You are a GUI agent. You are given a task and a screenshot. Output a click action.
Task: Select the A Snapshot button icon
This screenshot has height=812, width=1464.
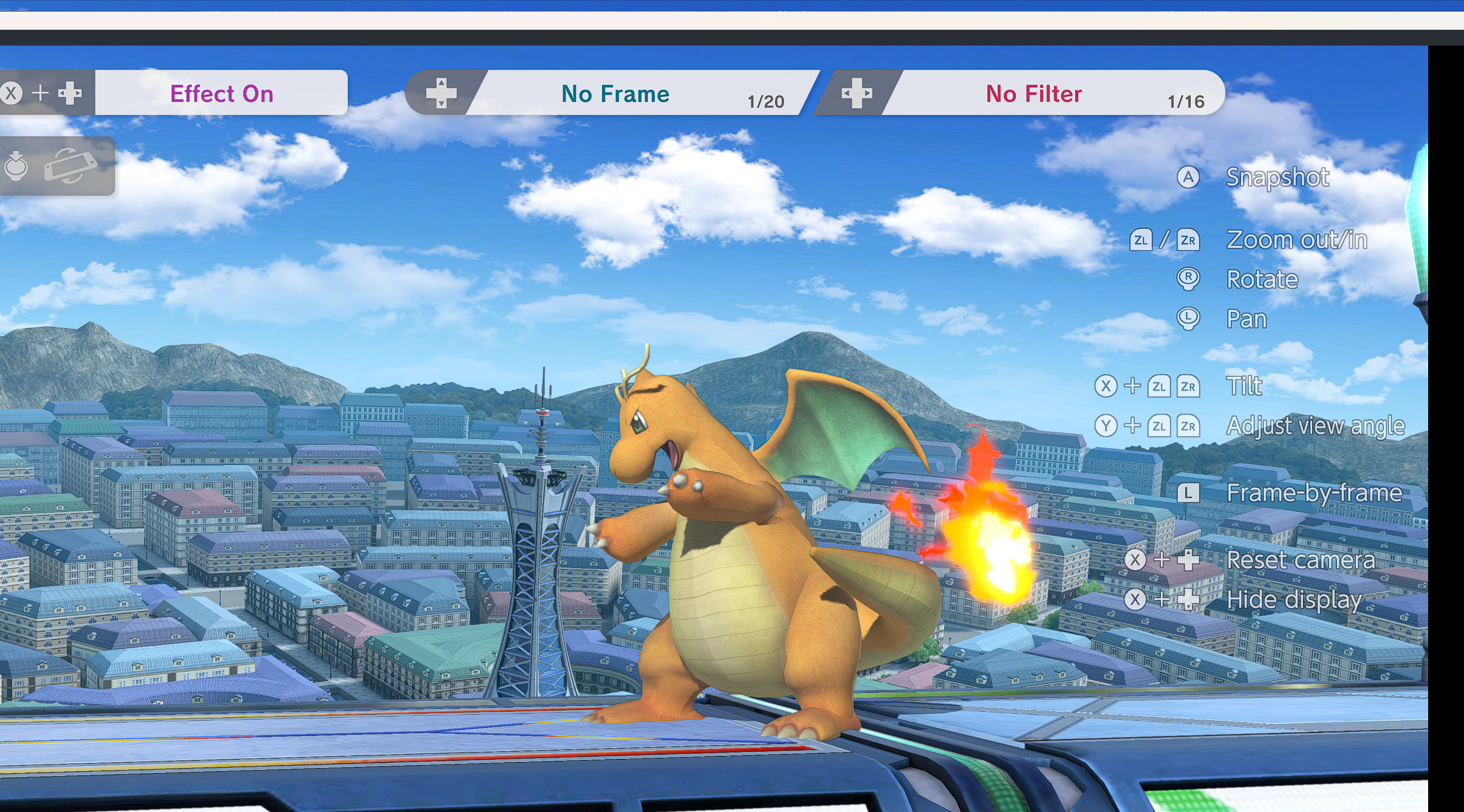click(1189, 177)
